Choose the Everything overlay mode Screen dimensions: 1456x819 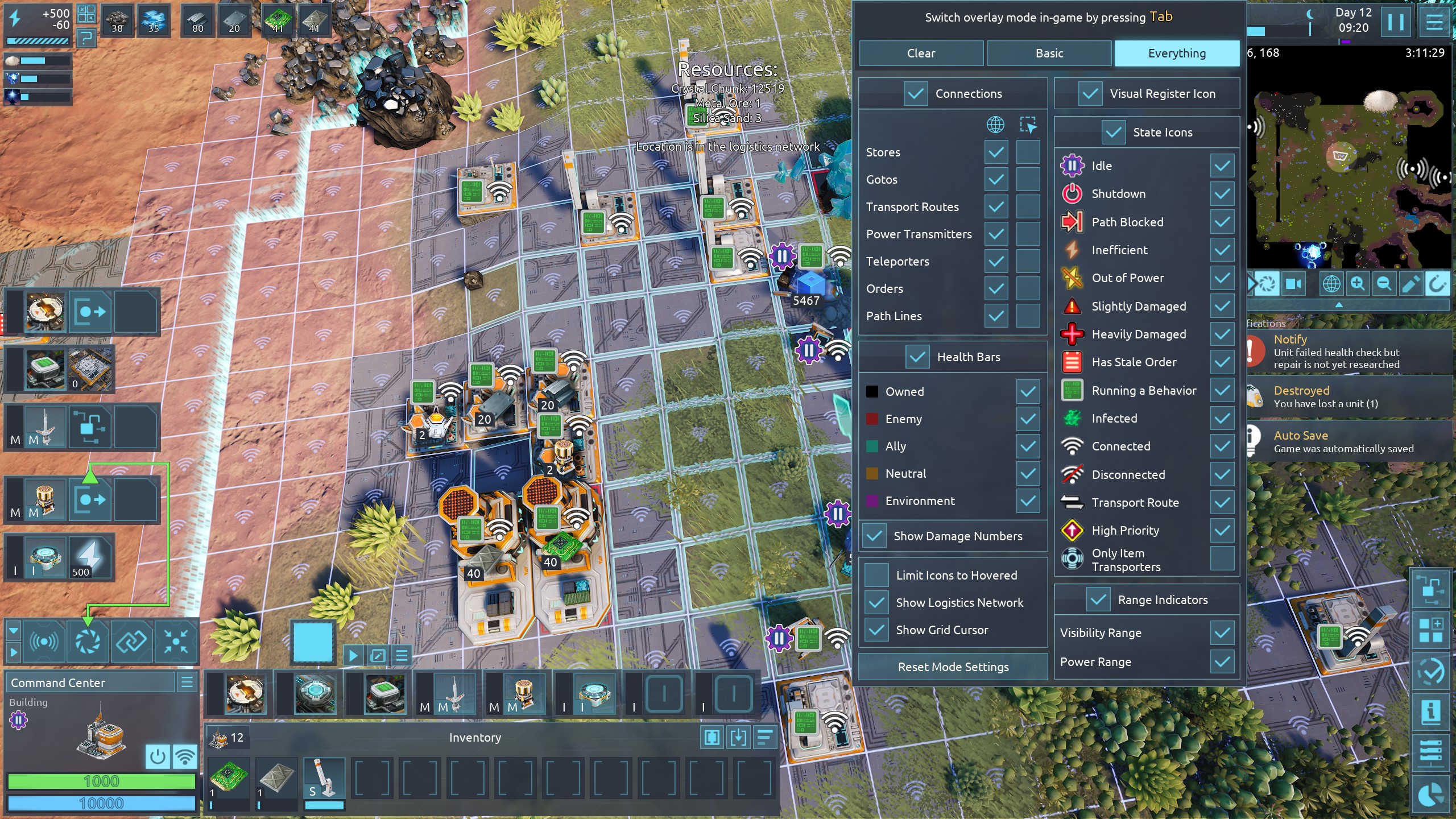1176,53
